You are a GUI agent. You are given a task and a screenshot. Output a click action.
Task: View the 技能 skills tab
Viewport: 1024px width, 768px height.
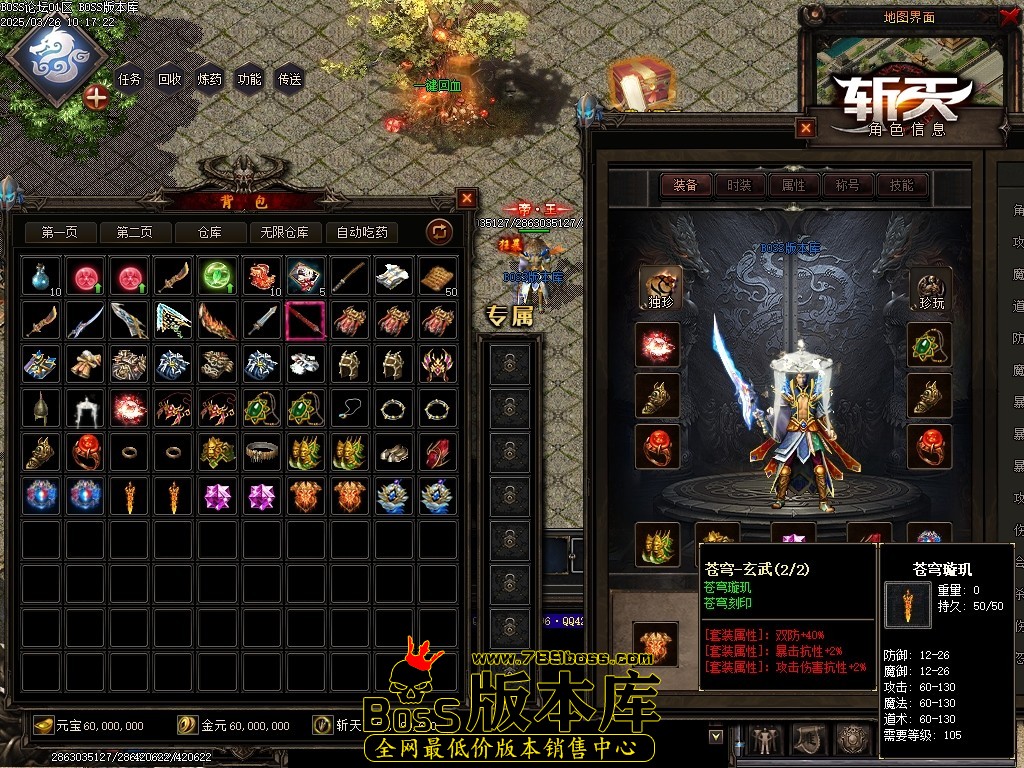click(901, 185)
